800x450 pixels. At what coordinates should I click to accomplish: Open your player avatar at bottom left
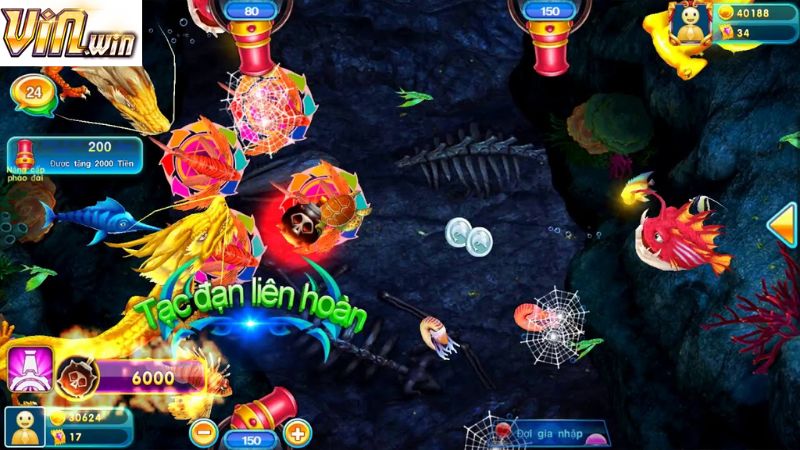click(x=24, y=427)
